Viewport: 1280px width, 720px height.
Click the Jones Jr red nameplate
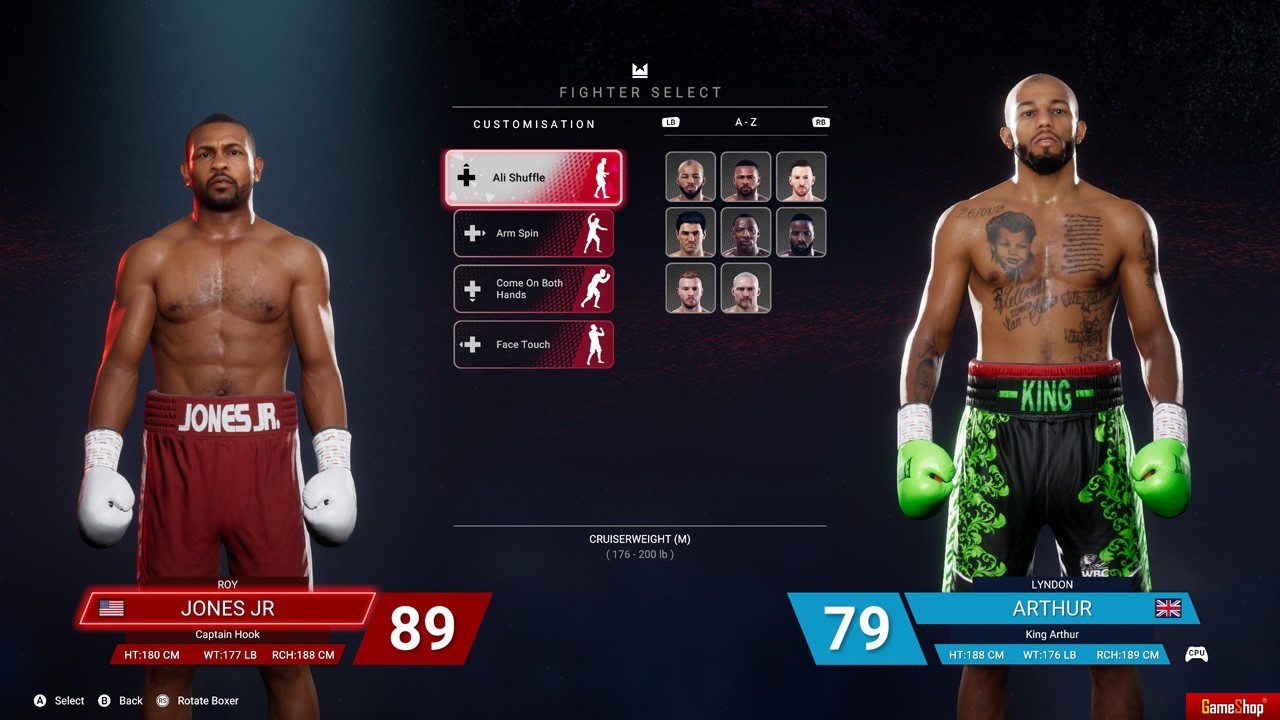(x=228, y=608)
